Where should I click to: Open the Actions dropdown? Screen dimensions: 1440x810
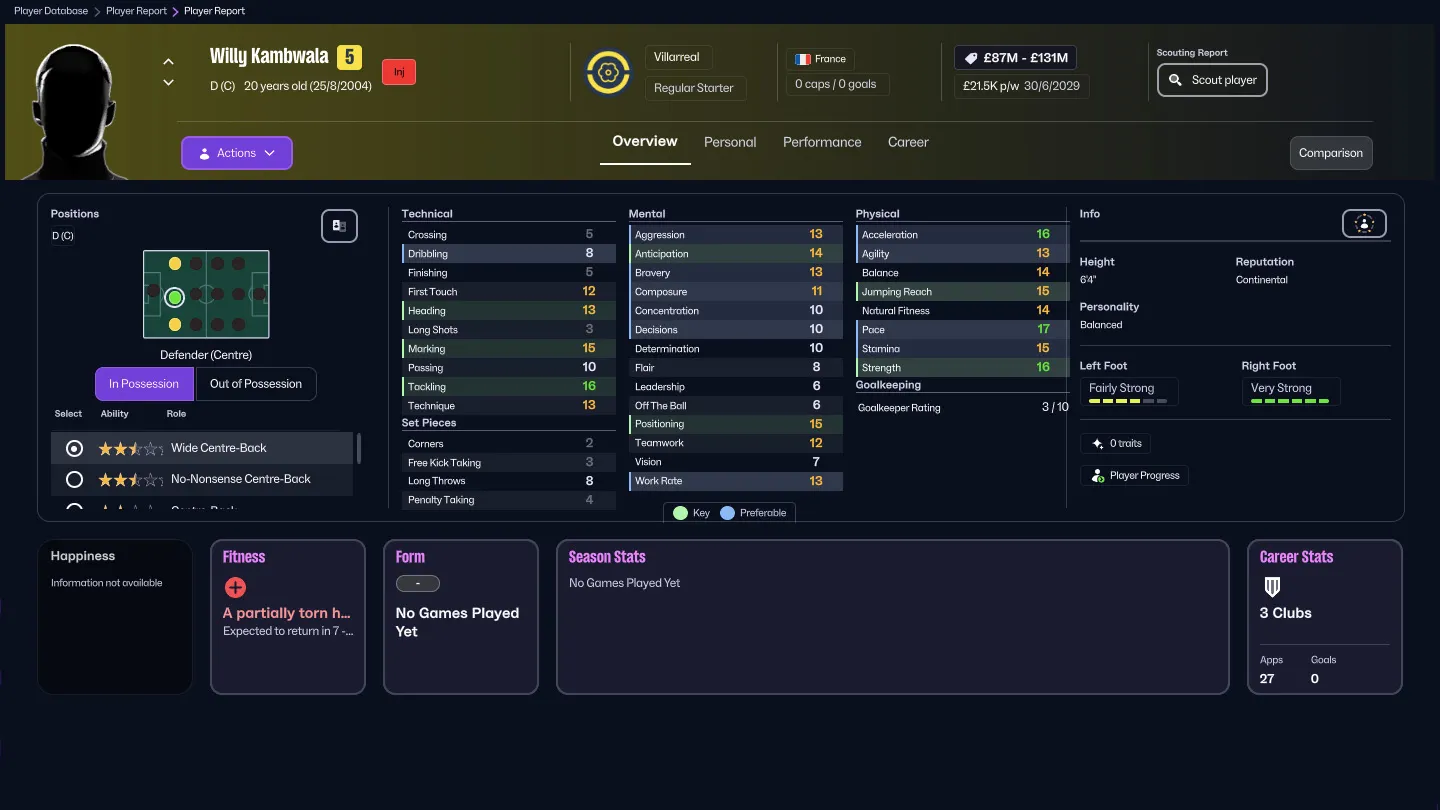[236, 152]
